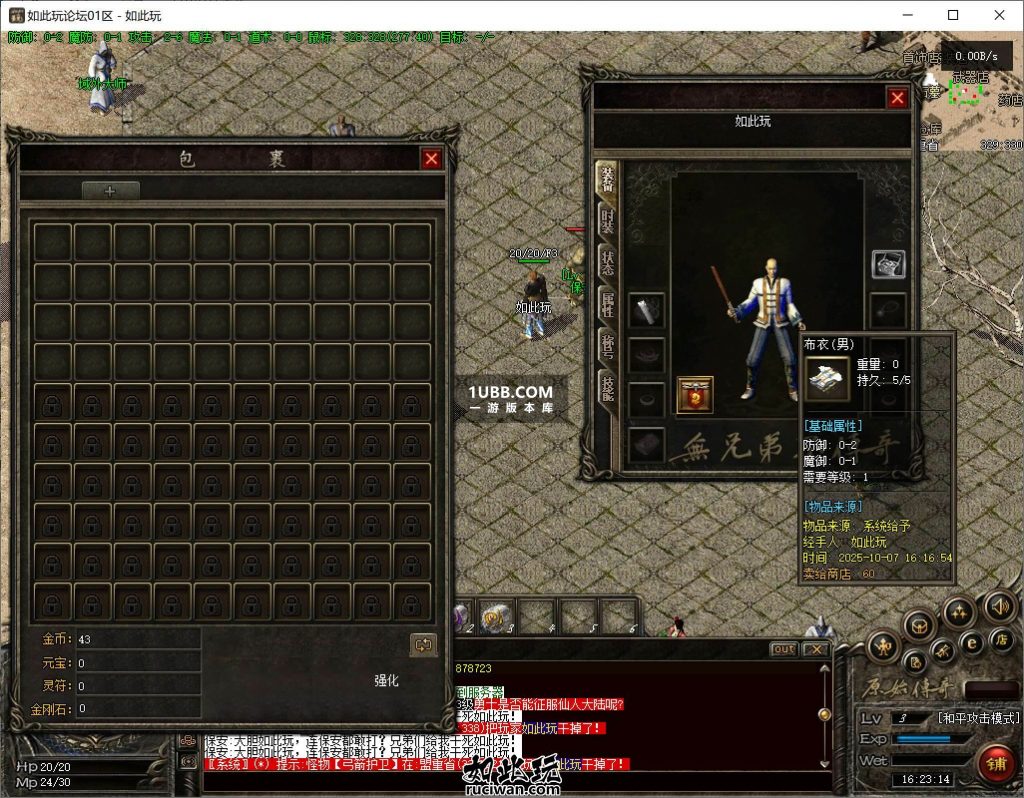Image resolution: width=1024 pixels, height=798 pixels.
Task: Click the sort arrows button in the bag
Action: (x=424, y=645)
